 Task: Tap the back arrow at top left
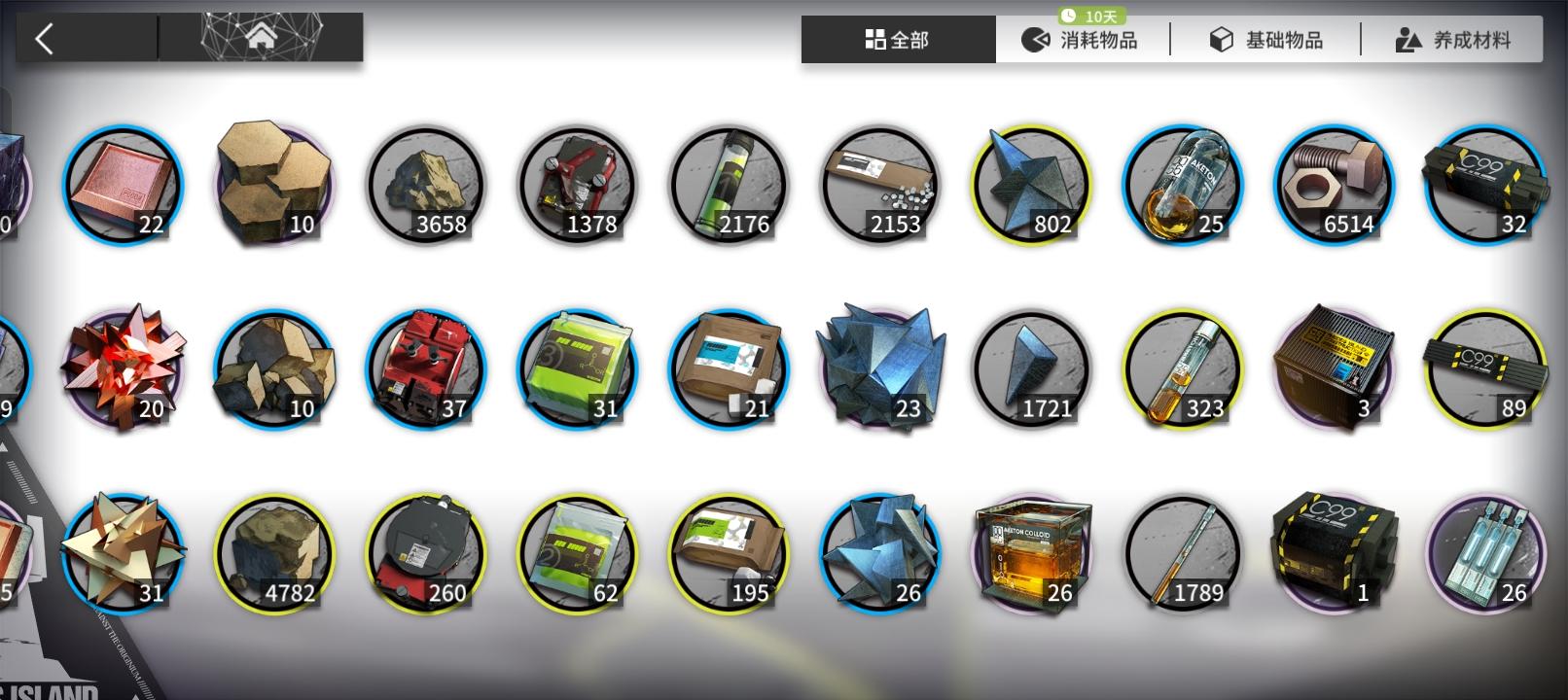tap(43, 36)
